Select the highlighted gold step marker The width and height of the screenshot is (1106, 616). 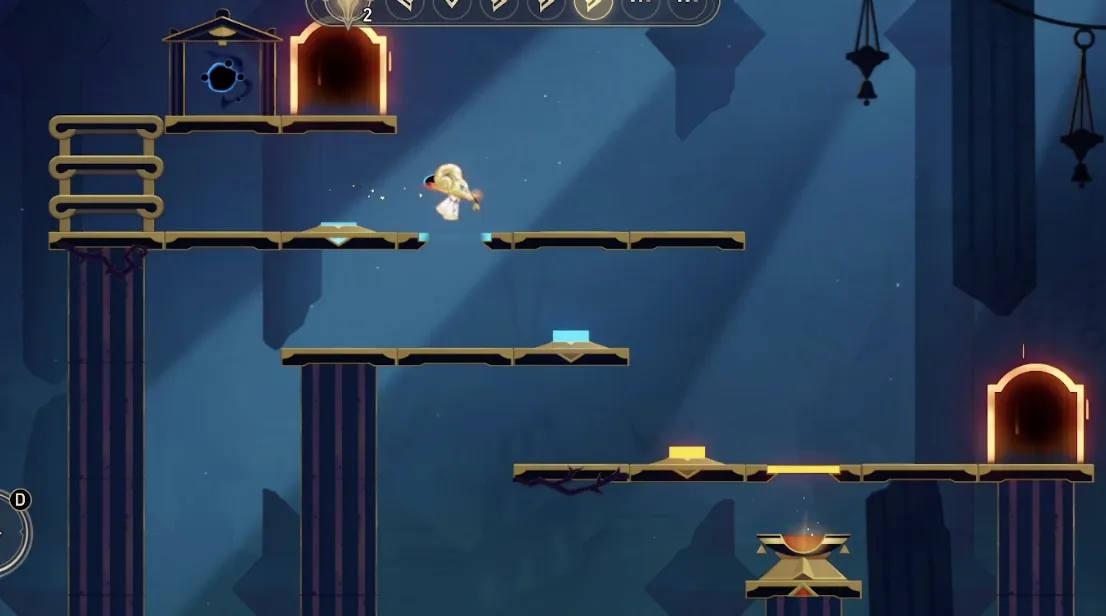pyautogui.click(x=593, y=6)
